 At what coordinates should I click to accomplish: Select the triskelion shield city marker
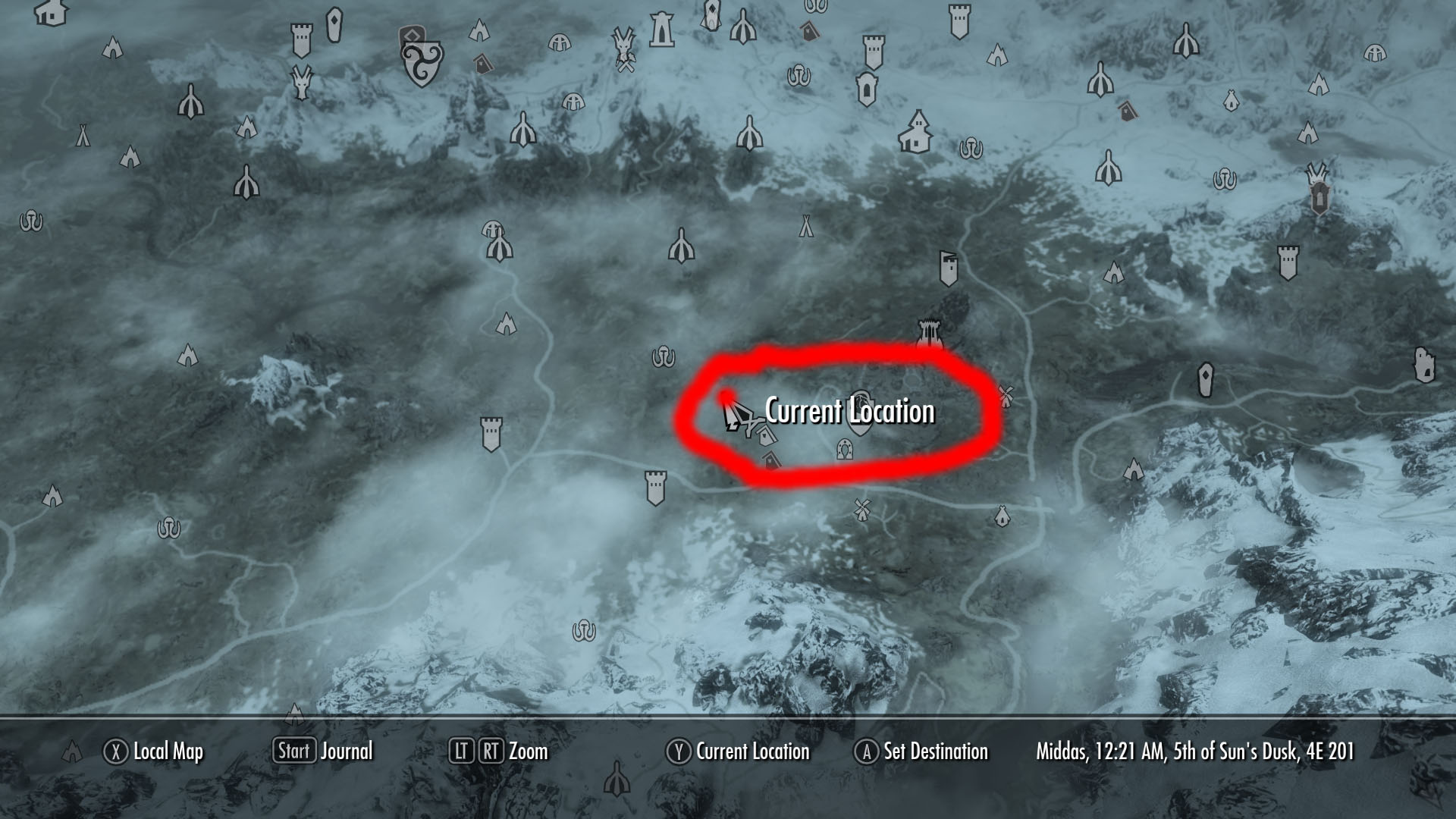[x=421, y=64]
